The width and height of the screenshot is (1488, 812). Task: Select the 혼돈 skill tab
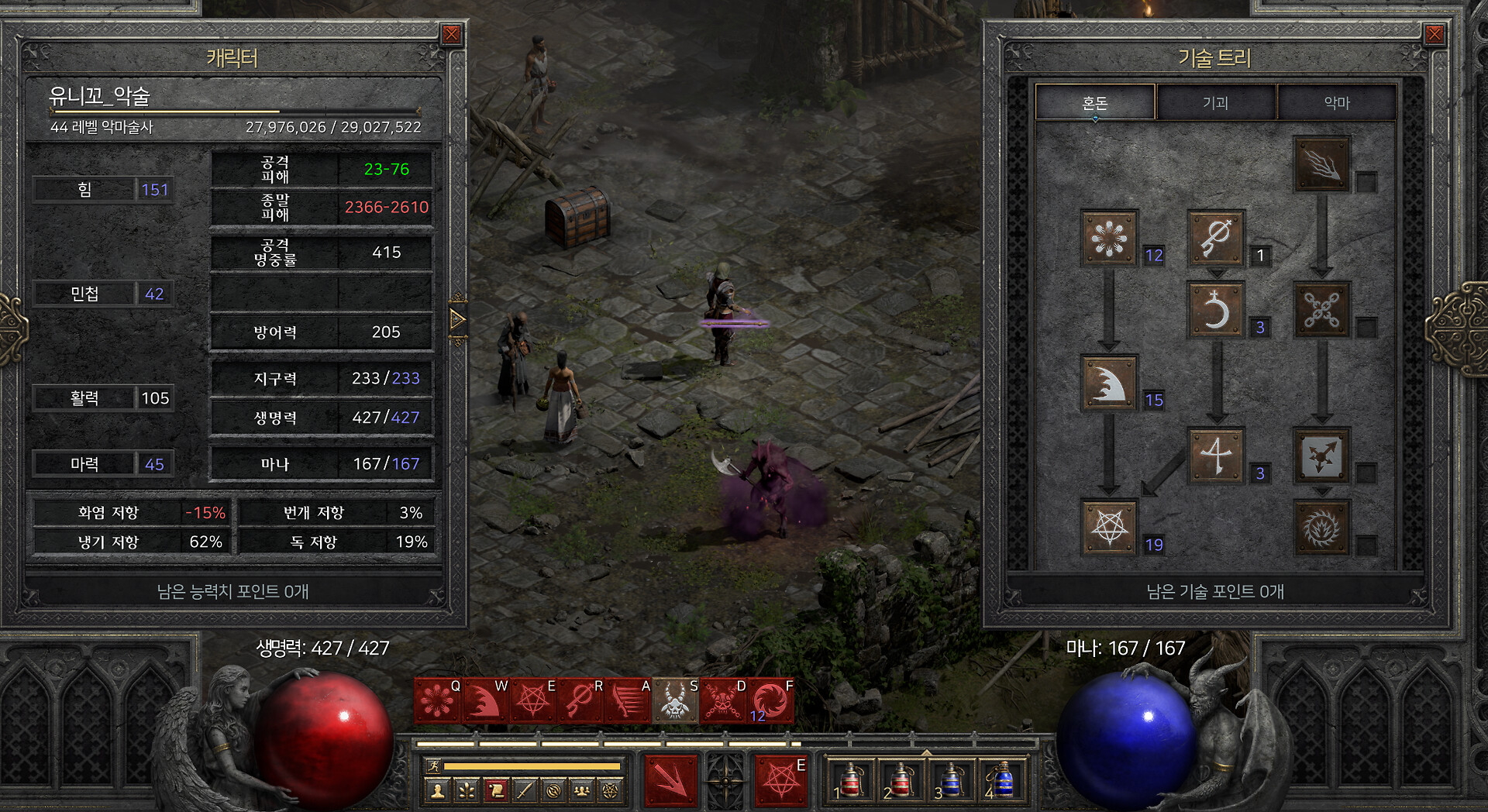1095,102
